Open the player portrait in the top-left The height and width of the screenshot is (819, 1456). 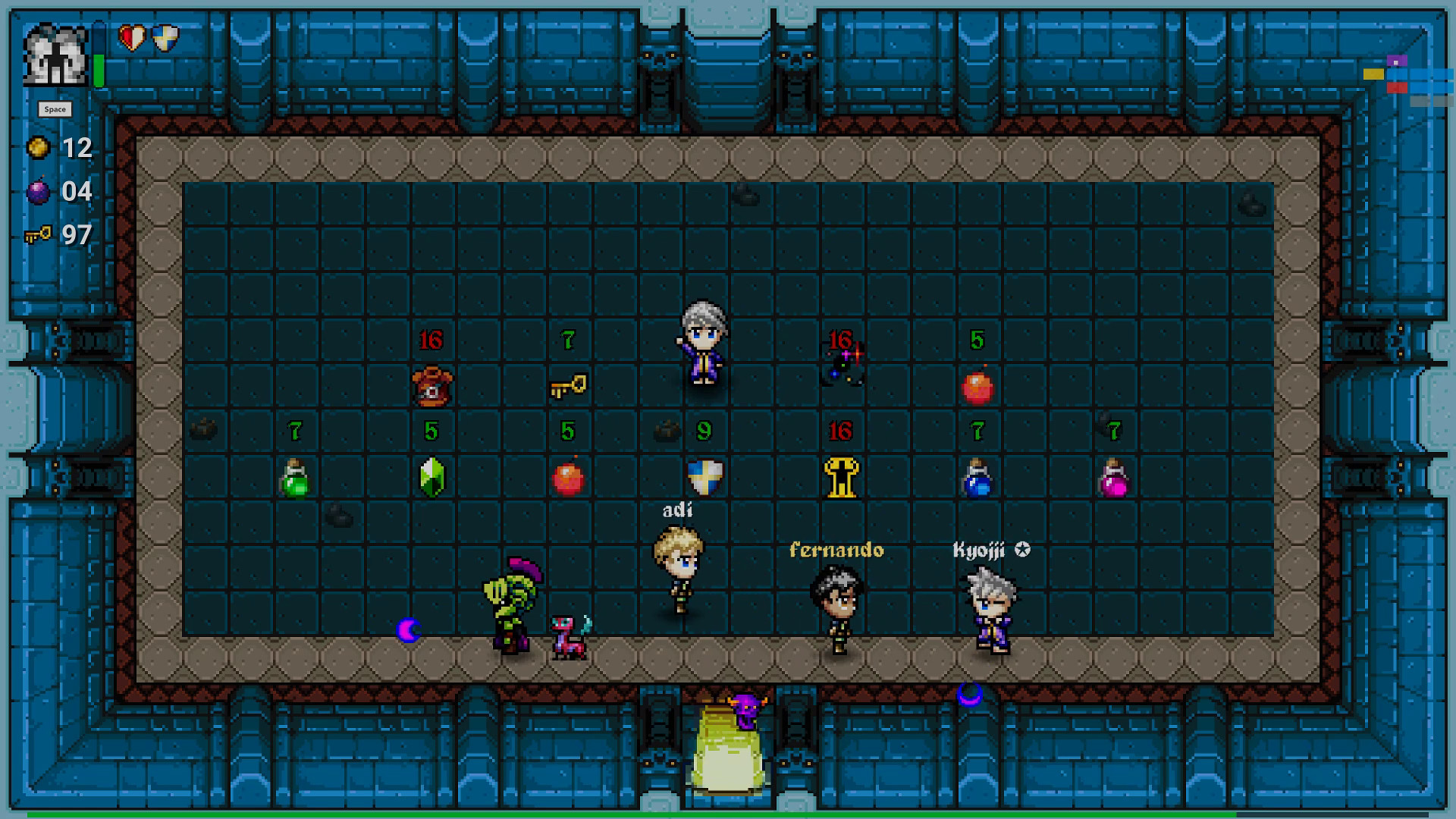pyautogui.click(x=56, y=55)
